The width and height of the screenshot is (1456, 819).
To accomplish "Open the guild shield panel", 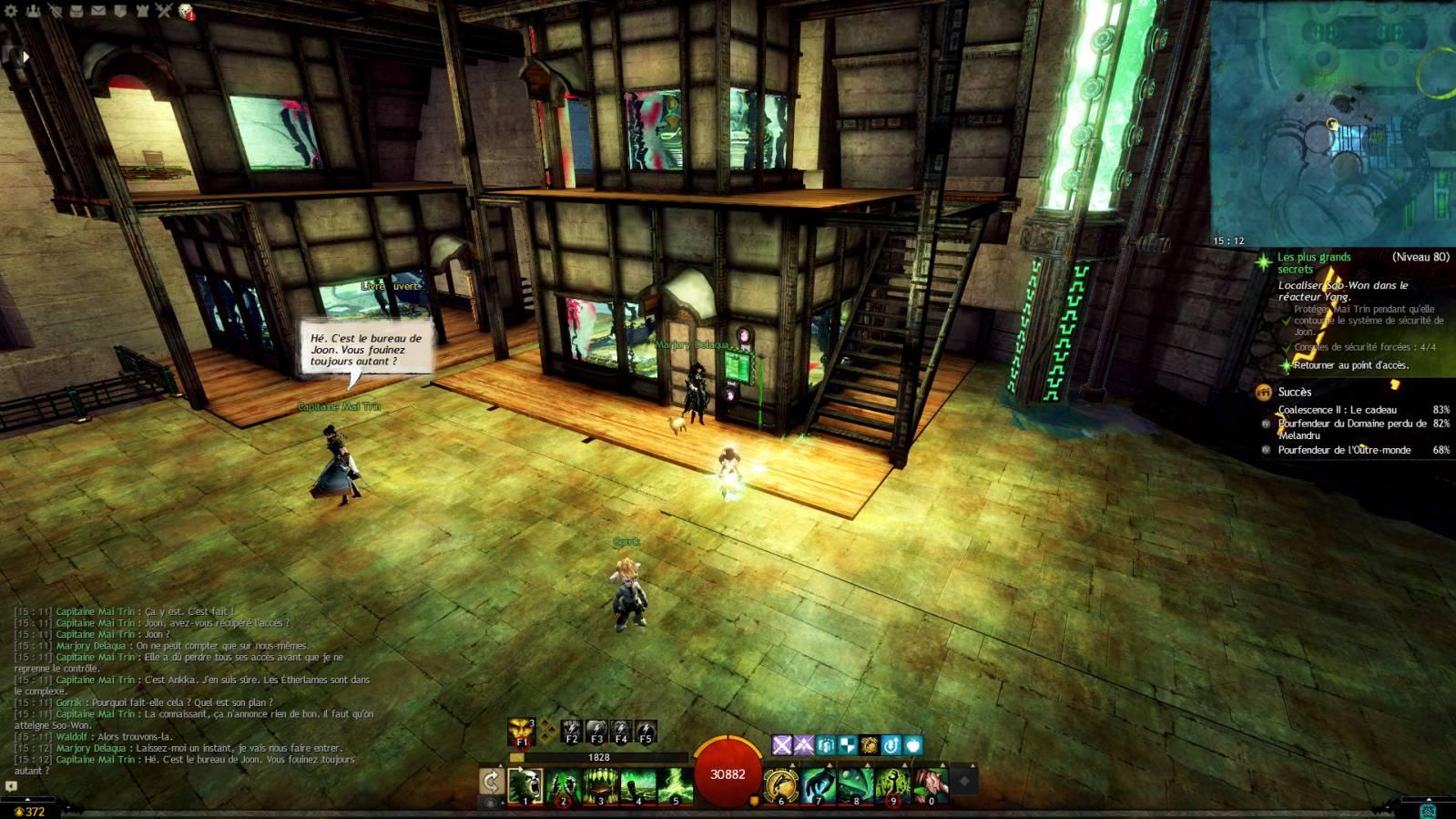I will (120, 11).
